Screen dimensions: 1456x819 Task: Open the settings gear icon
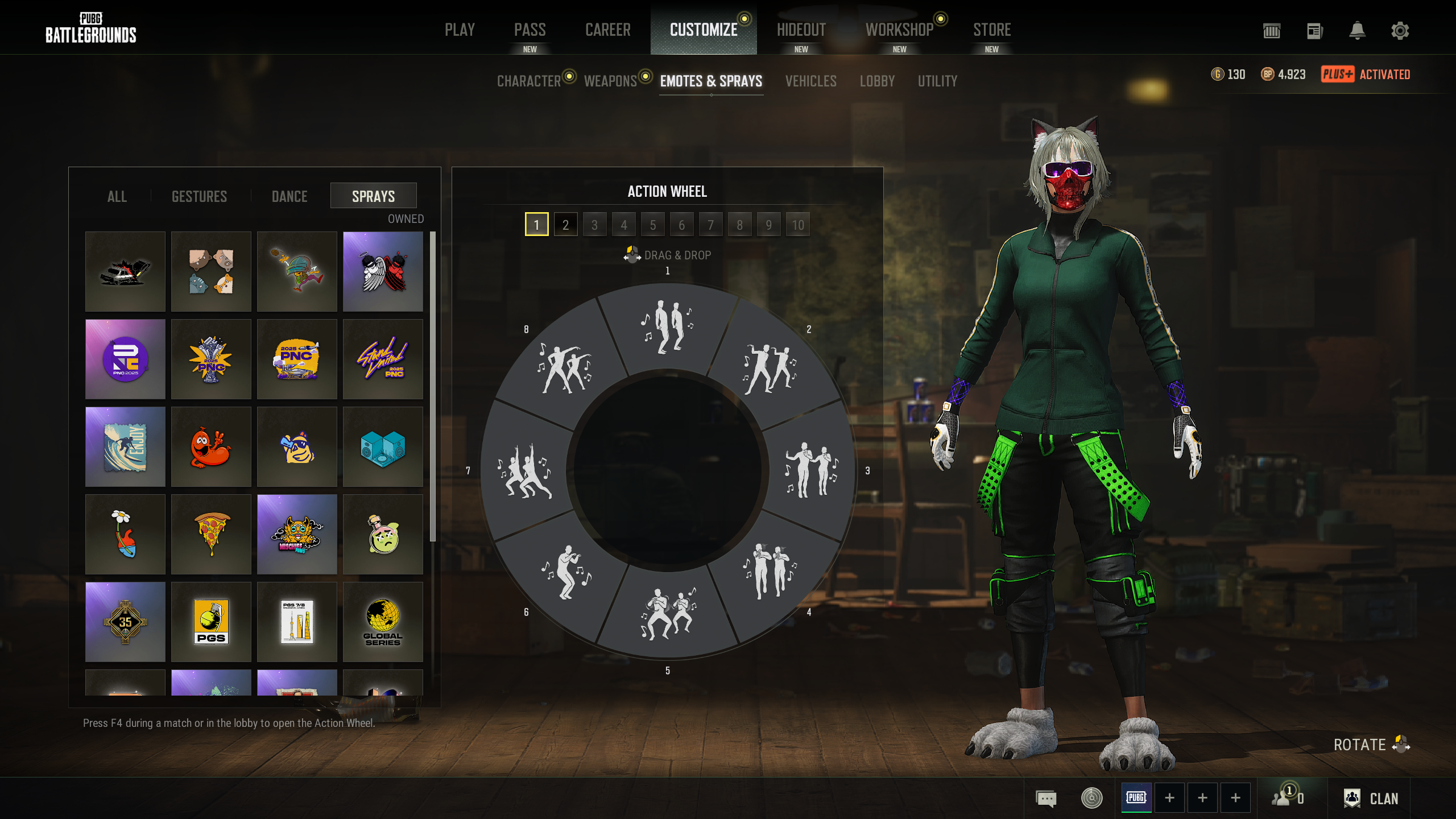[x=1400, y=31]
